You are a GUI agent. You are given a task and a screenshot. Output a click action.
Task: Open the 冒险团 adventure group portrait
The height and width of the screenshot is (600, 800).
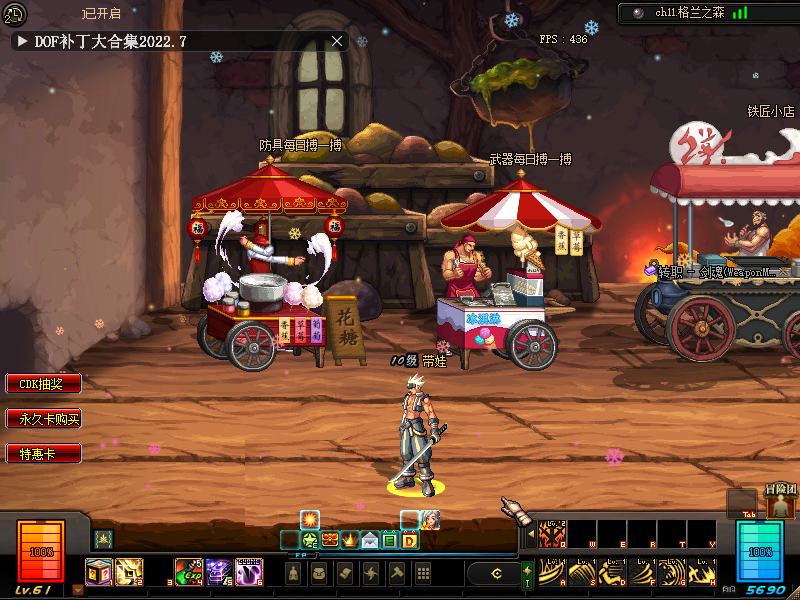780,506
